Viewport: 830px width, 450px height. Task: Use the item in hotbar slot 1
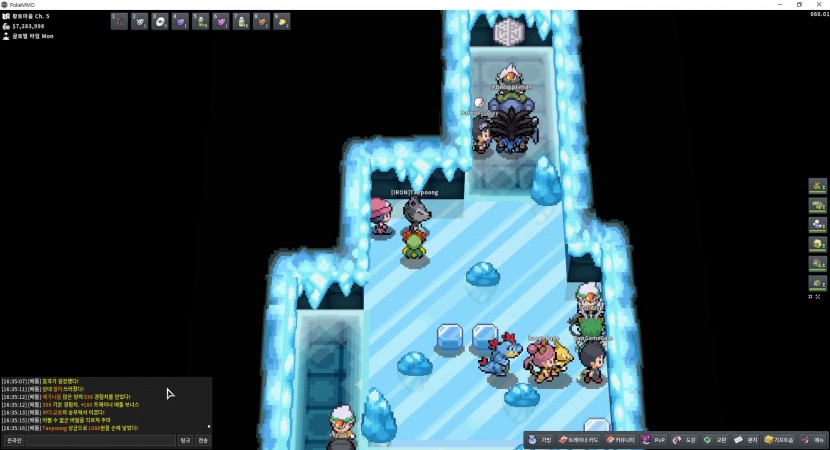pyautogui.click(x=119, y=21)
